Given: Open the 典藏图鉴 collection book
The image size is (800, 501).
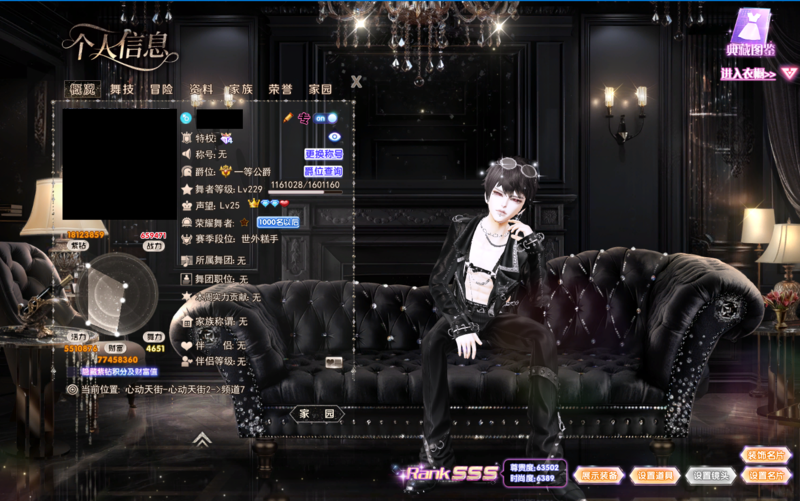Looking at the screenshot, I should pyautogui.click(x=751, y=33).
